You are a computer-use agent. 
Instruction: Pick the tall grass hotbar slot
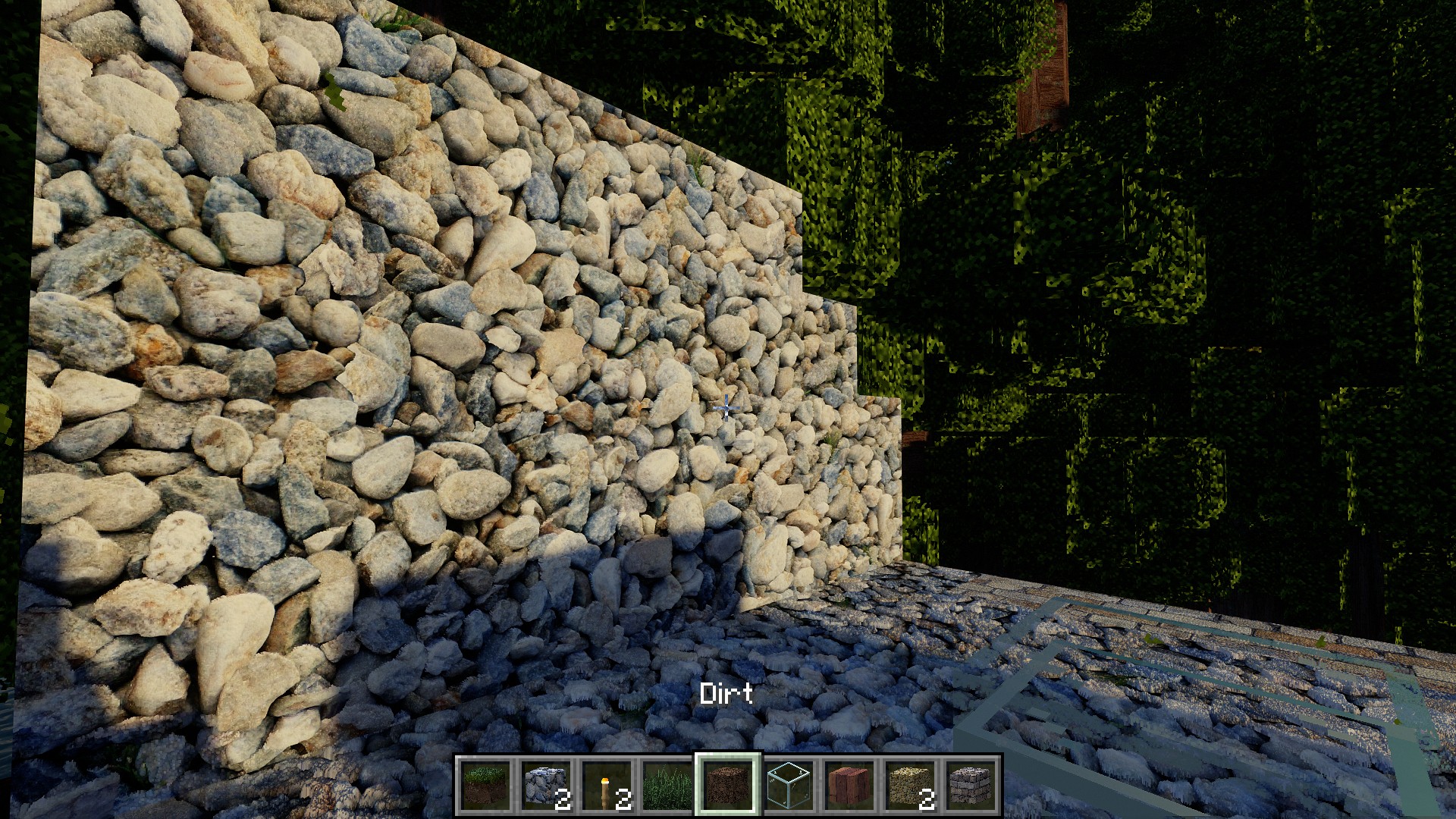(667, 785)
